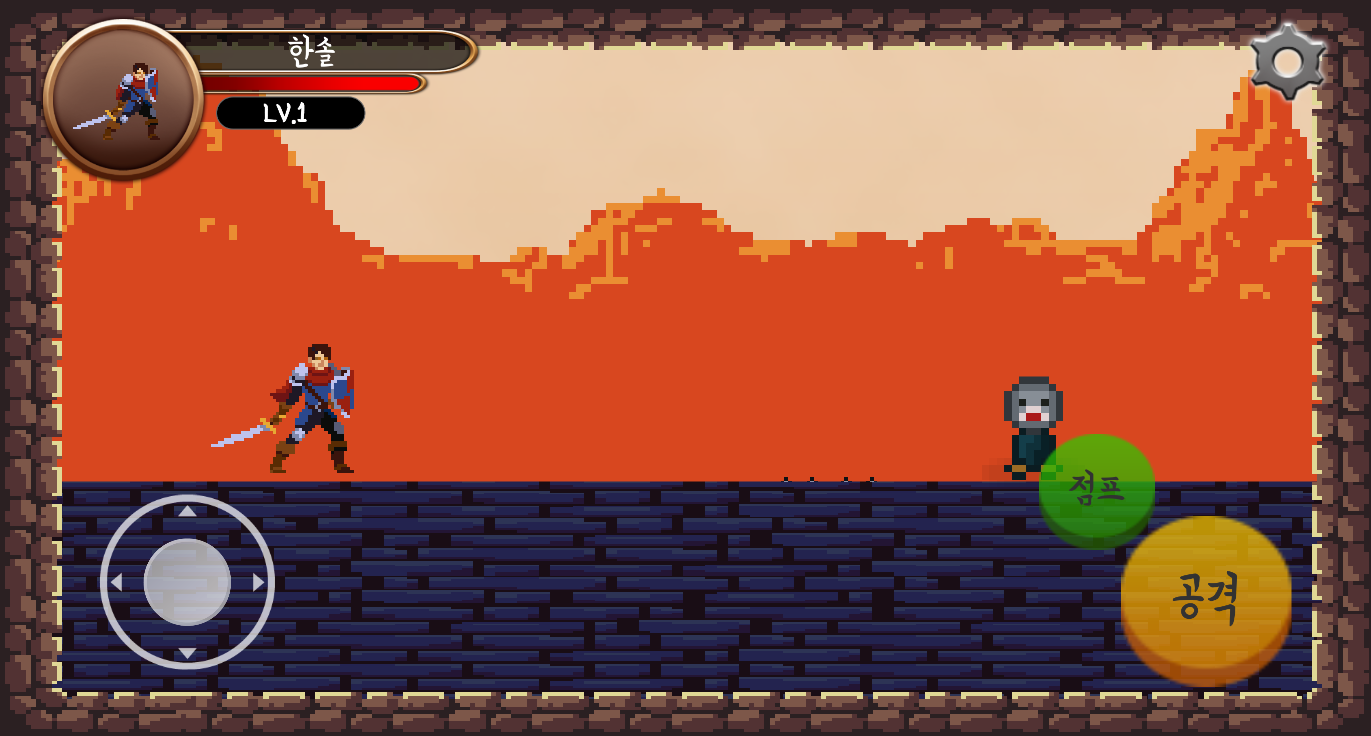
Task: Click the mountain backdrop area
Action: pyautogui.click(x=700, y=250)
